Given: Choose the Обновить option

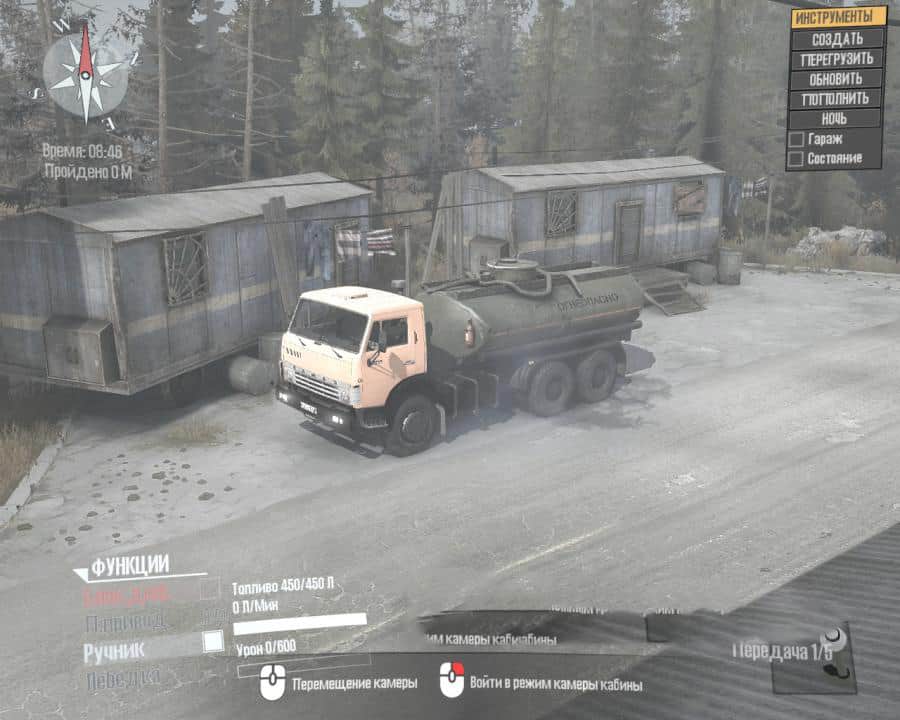Looking at the screenshot, I should pos(838,79).
